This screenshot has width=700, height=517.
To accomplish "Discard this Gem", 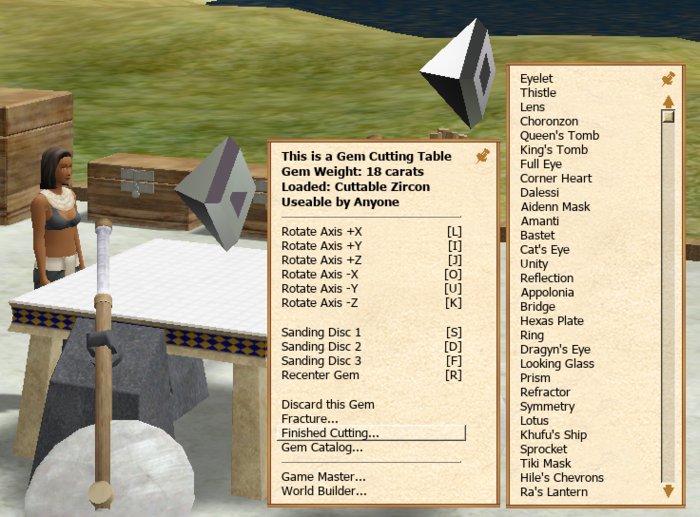I will pos(328,404).
